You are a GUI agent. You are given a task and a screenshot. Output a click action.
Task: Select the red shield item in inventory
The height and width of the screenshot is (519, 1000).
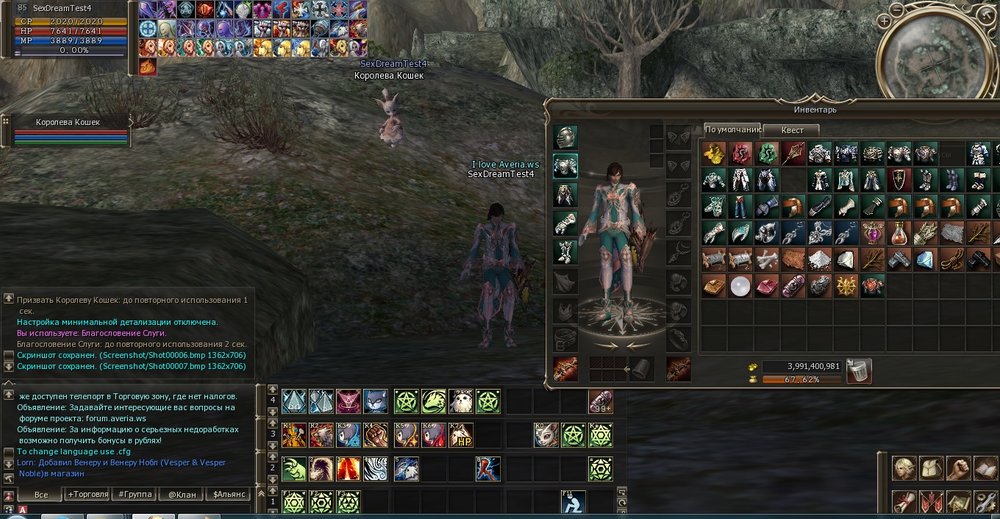click(x=899, y=180)
